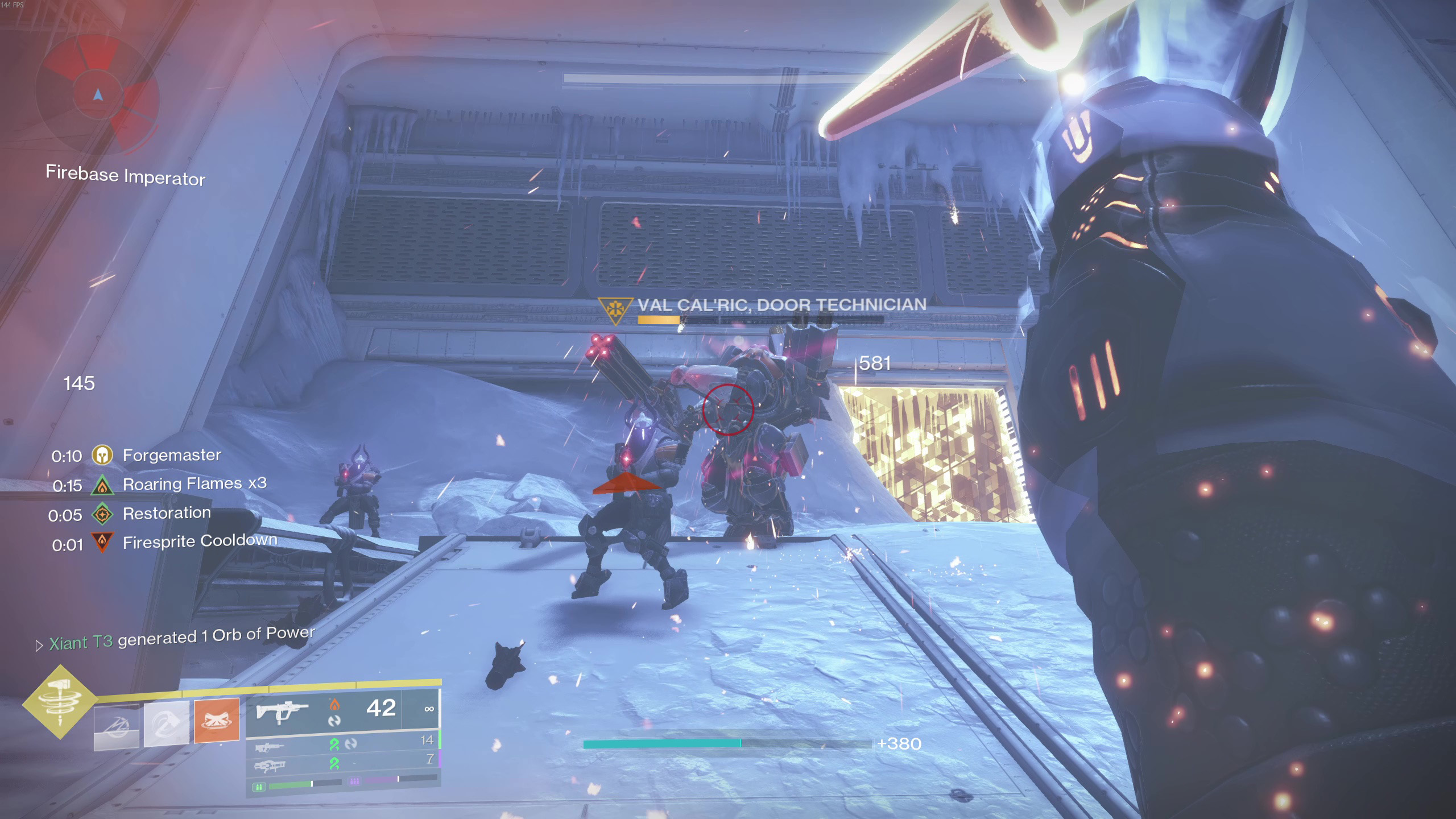Activate the hammer Super ability diamond
The image size is (1456, 819).
(60, 702)
